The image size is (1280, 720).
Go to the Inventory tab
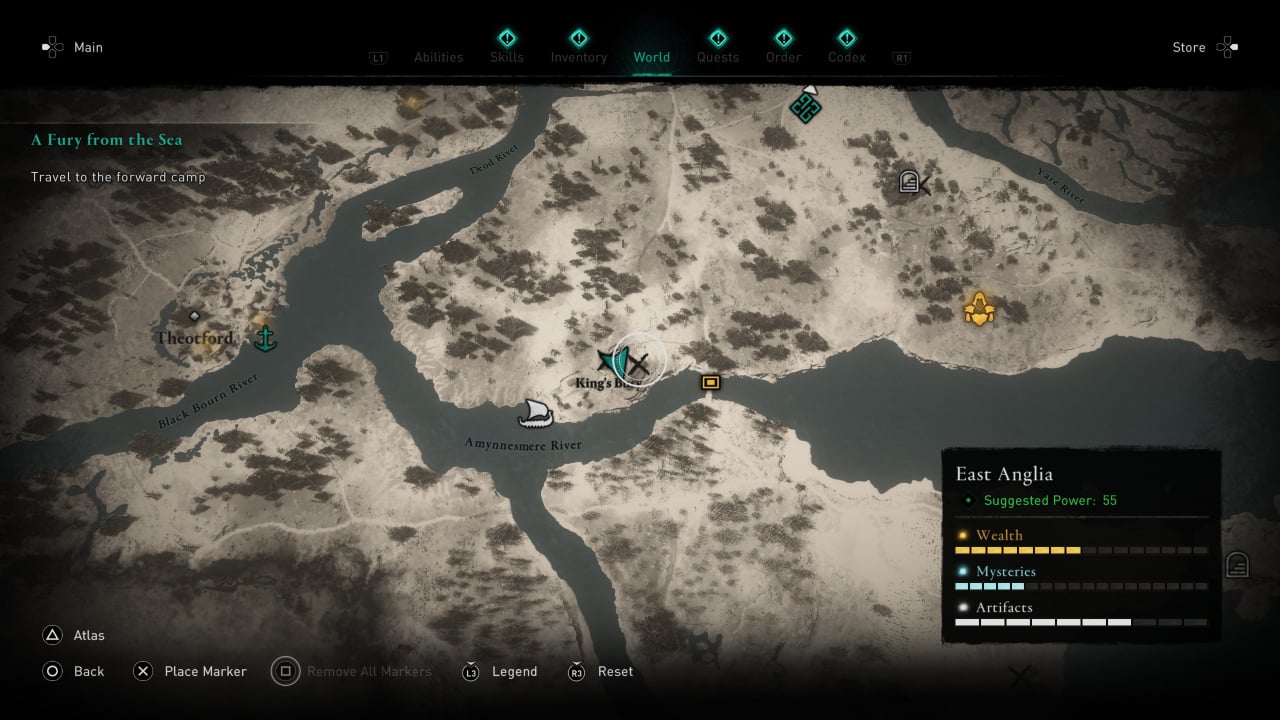tap(578, 57)
